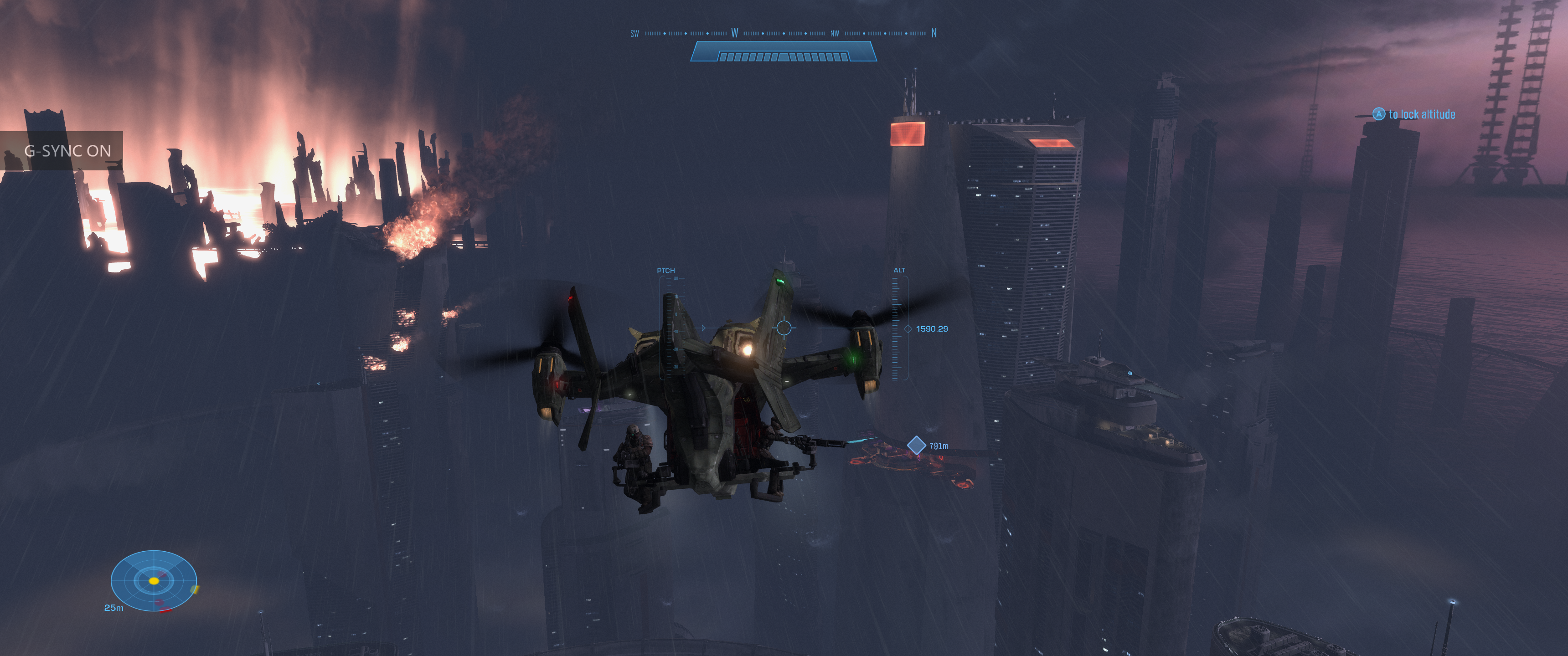The width and height of the screenshot is (1568, 656).
Task: Click the compass heading strip
Action: (783, 33)
